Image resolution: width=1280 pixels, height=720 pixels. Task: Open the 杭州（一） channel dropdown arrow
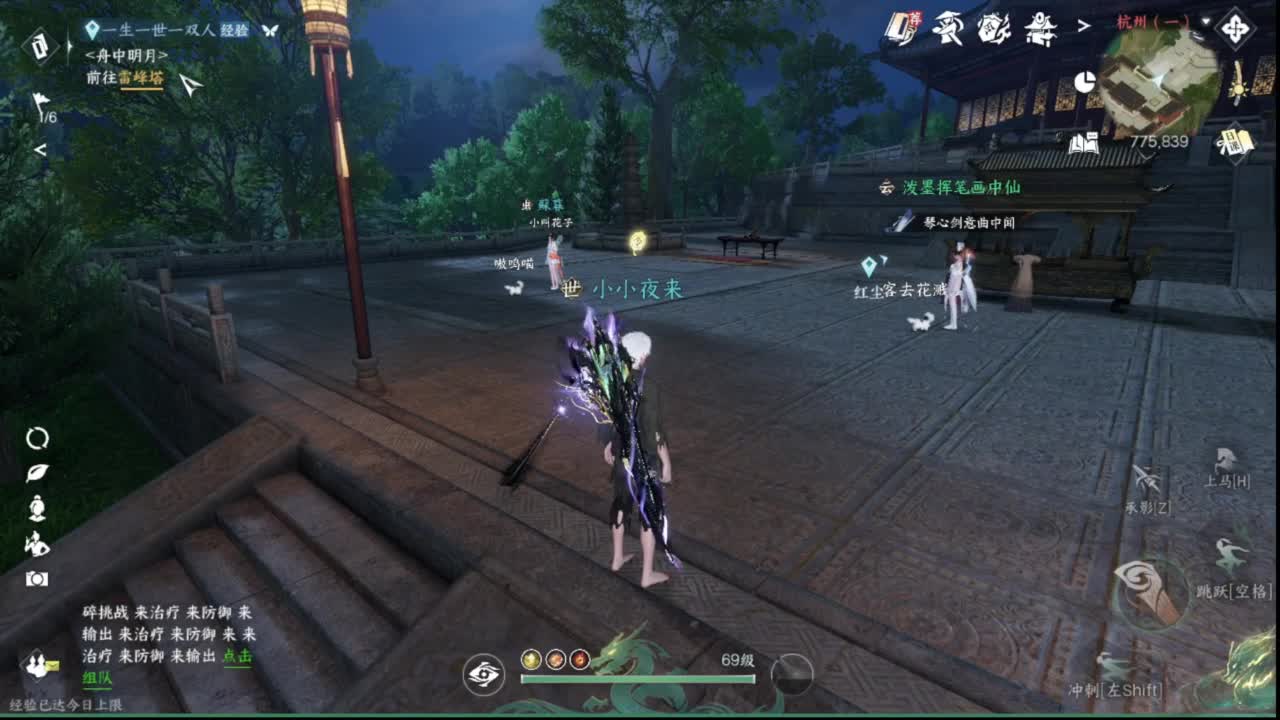click(1204, 21)
